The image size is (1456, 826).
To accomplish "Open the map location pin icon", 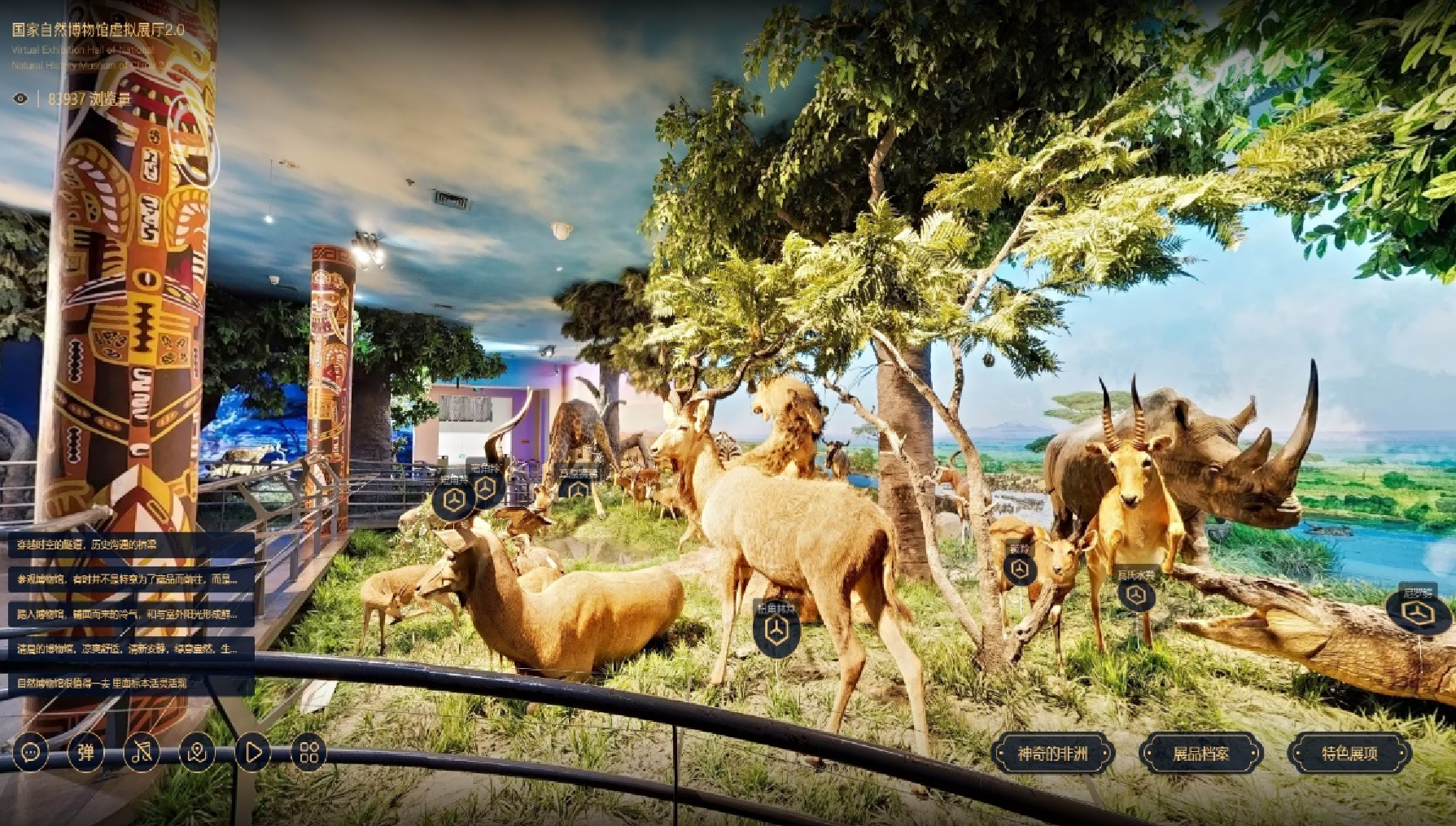I will [197, 753].
